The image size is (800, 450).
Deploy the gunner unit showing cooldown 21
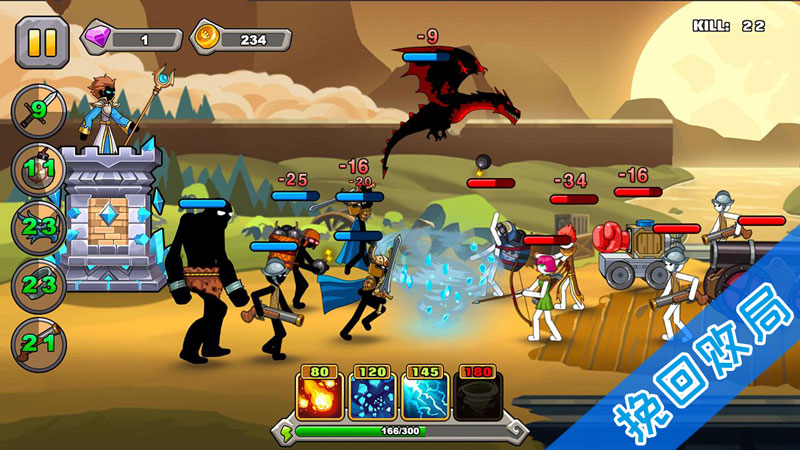tap(38, 345)
